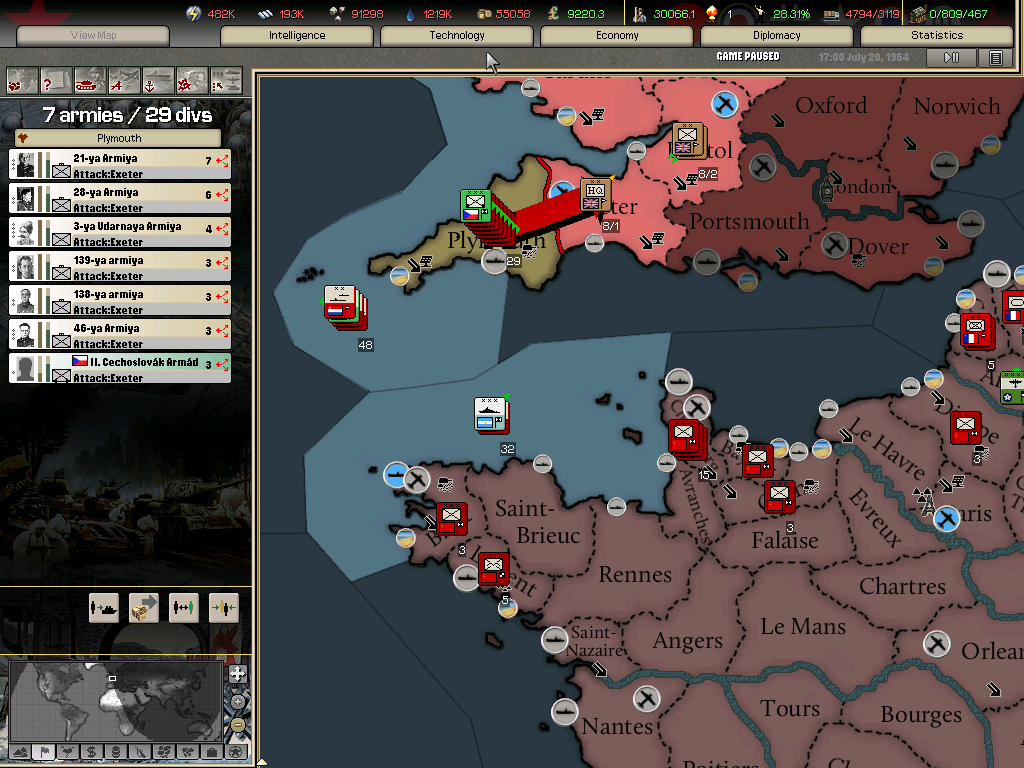Switch to the economic dollar map mode
This screenshot has width=1024, height=768.
[x=91, y=752]
